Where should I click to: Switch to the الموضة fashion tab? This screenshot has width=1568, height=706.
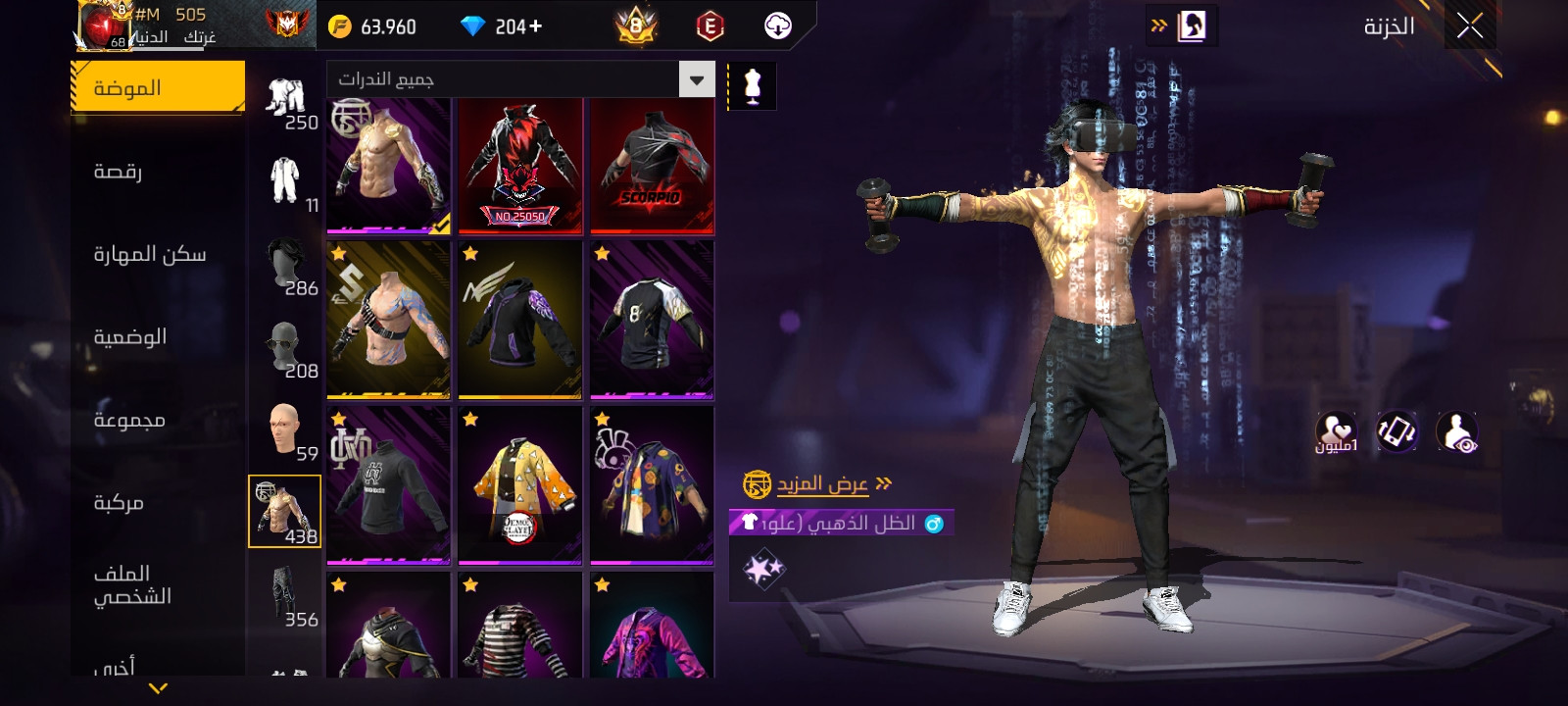coord(158,88)
